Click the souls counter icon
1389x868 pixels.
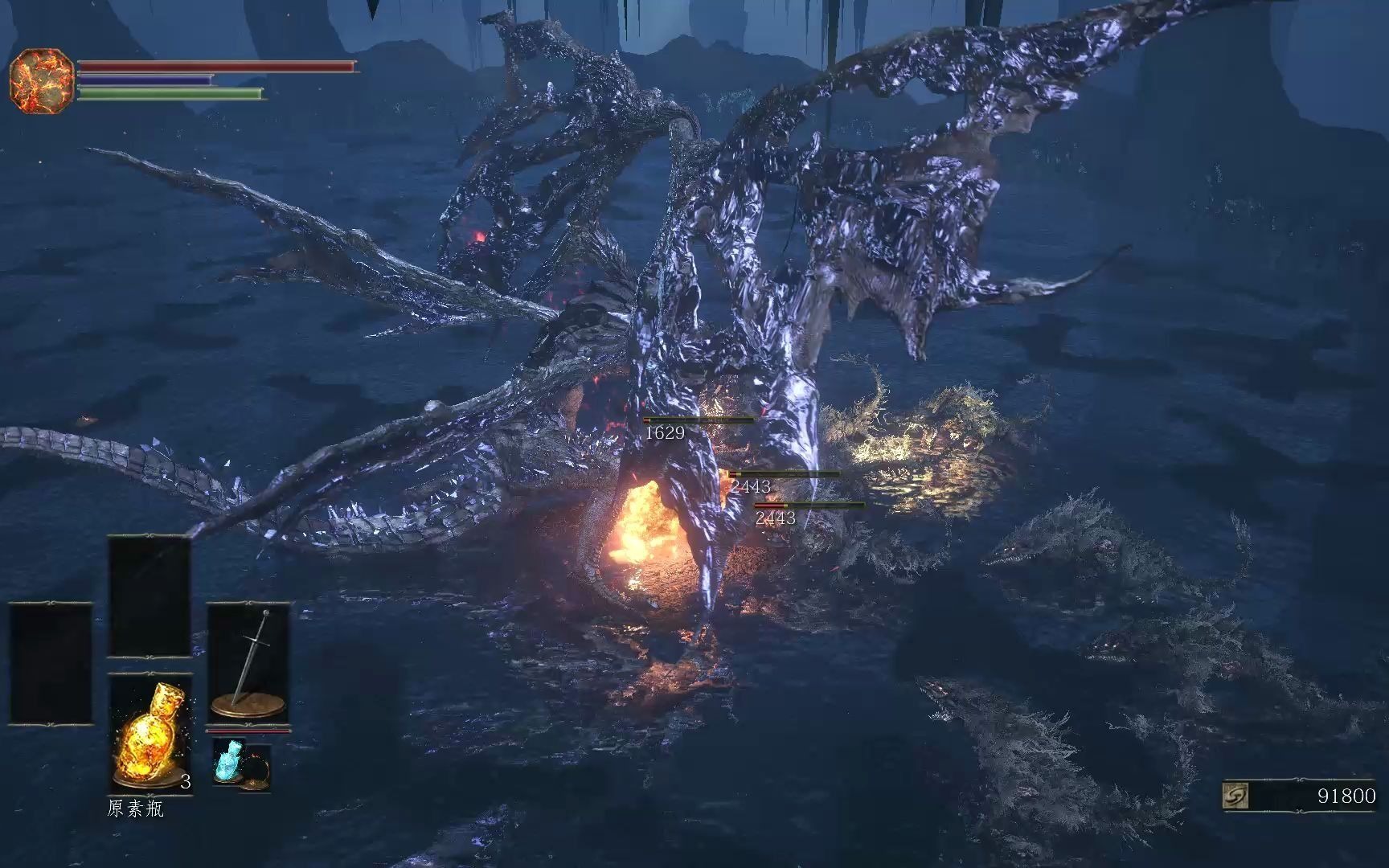click(1235, 796)
